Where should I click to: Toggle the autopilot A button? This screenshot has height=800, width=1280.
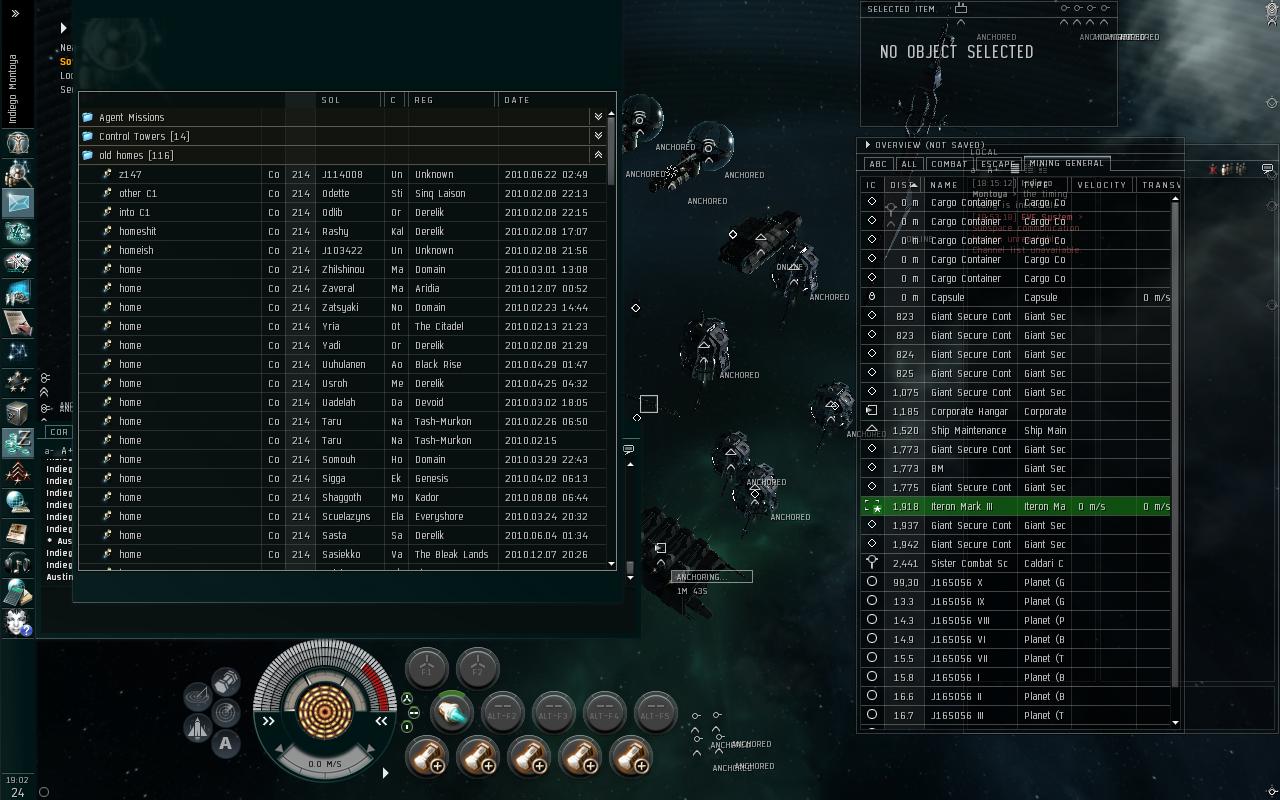(x=226, y=743)
